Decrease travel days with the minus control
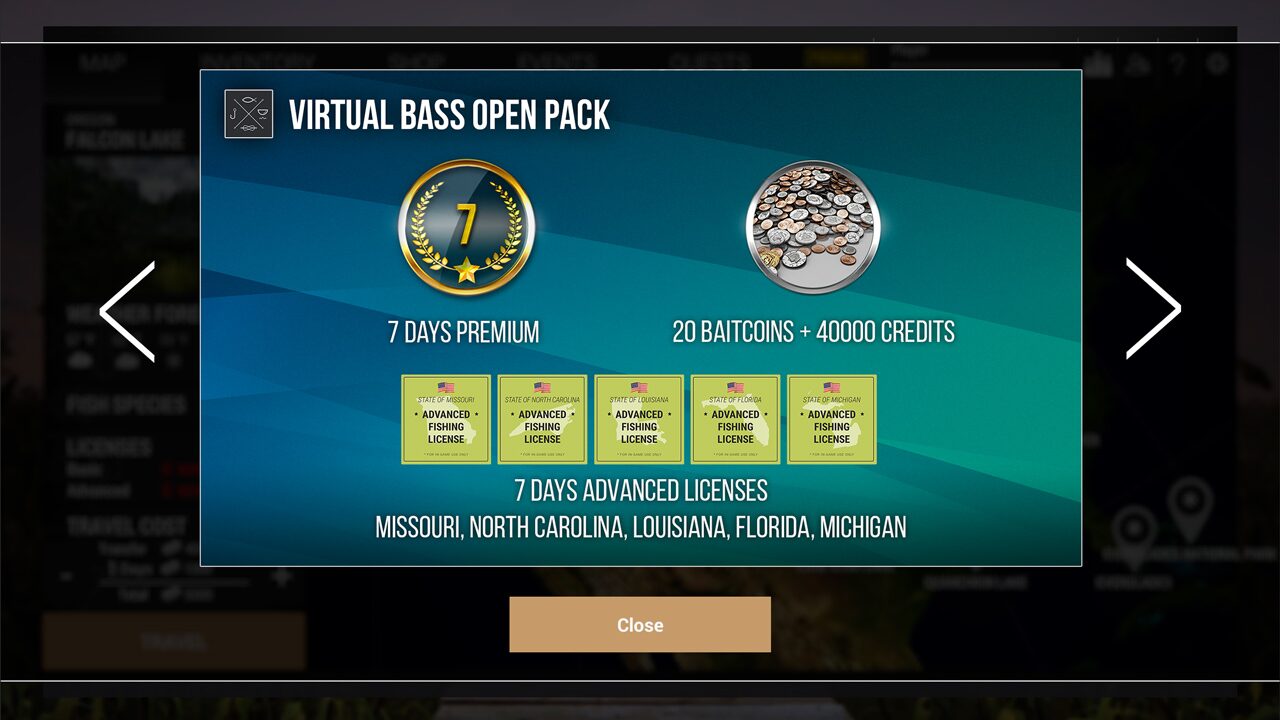Image resolution: width=1280 pixels, height=720 pixels. click(x=66, y=577)
